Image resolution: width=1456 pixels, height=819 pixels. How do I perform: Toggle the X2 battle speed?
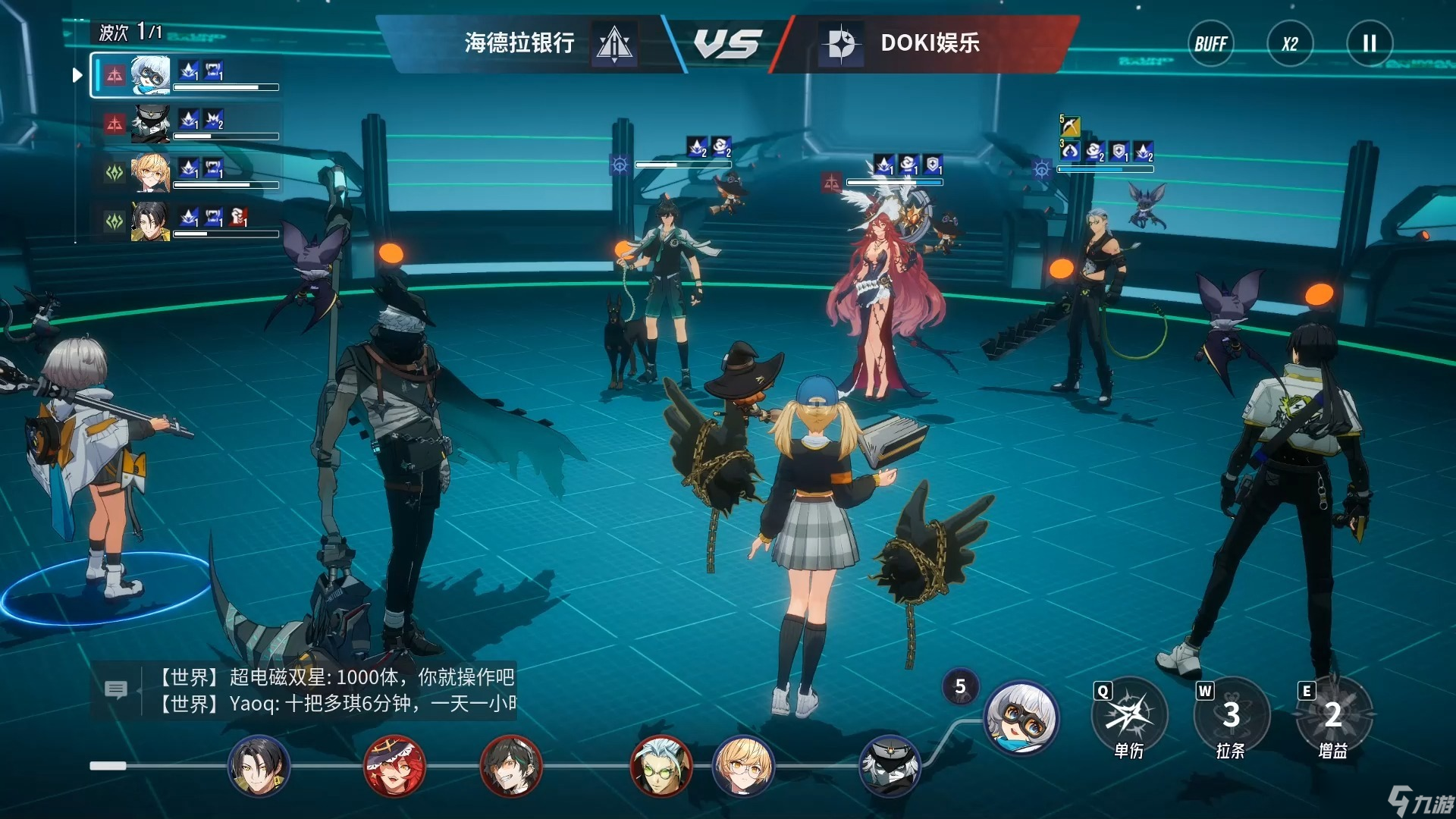coord(1290,44)
